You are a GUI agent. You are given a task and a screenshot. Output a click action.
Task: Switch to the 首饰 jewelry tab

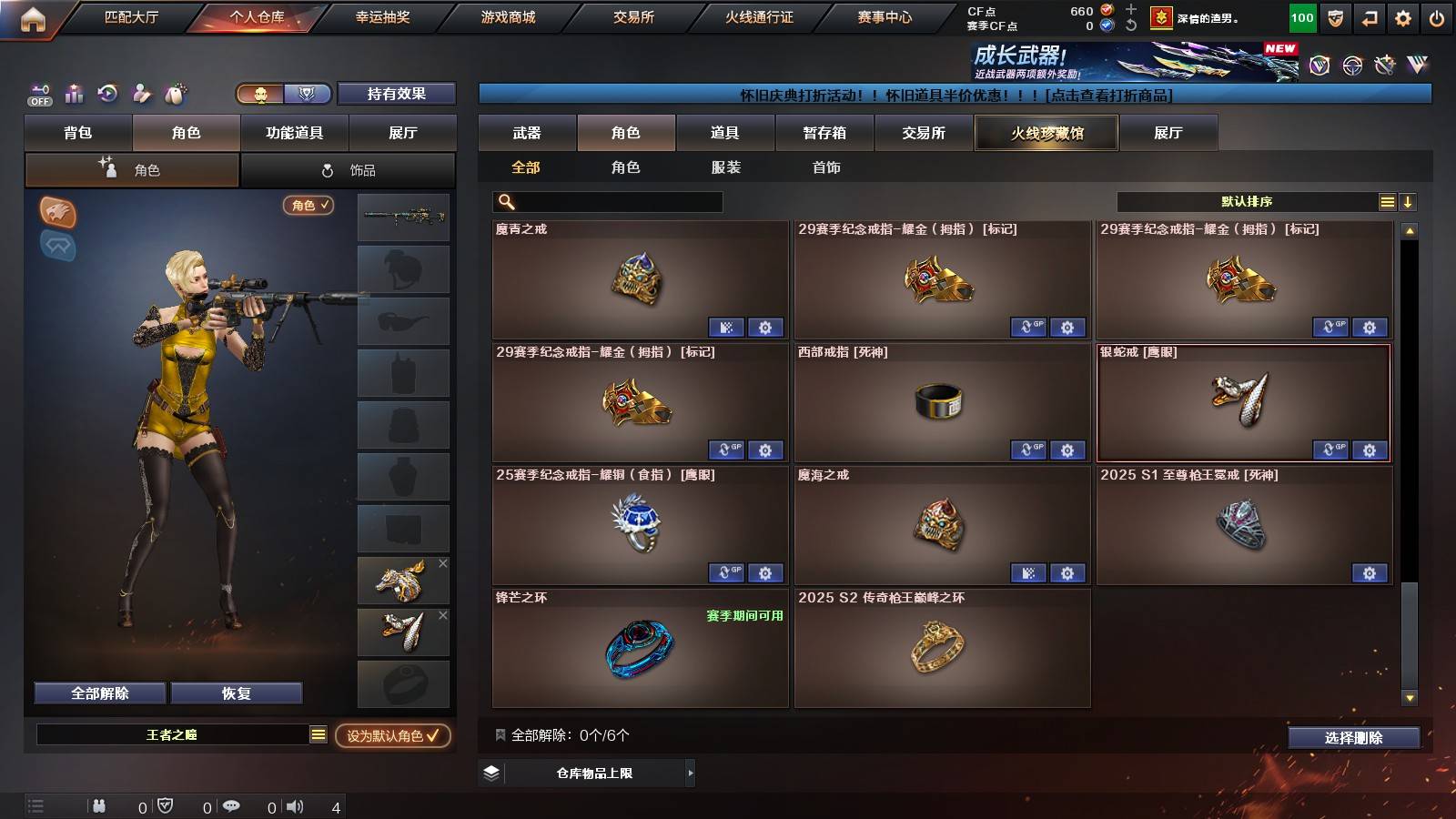pos(826,167)
